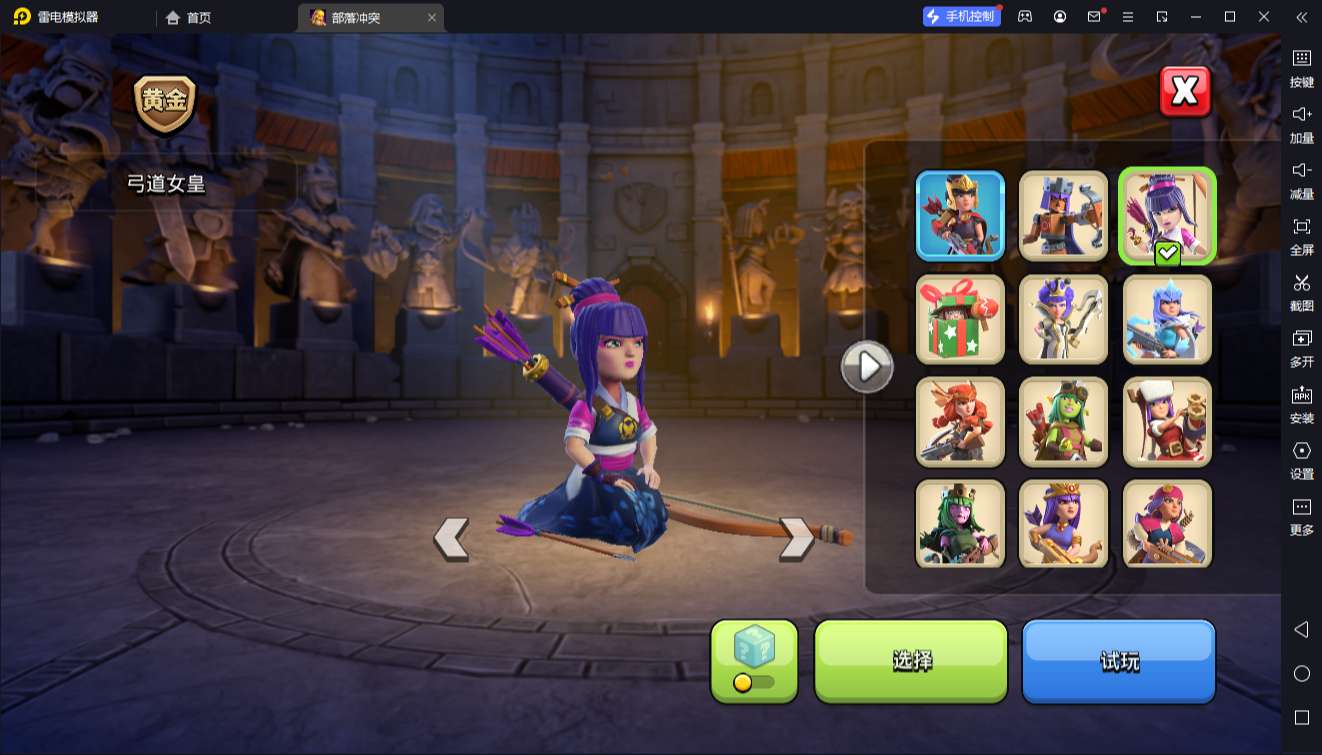Choose the ice-crowned blue queen skin
The height and width of the screenshot is (755, 1322).
(x=1167, y=319)
